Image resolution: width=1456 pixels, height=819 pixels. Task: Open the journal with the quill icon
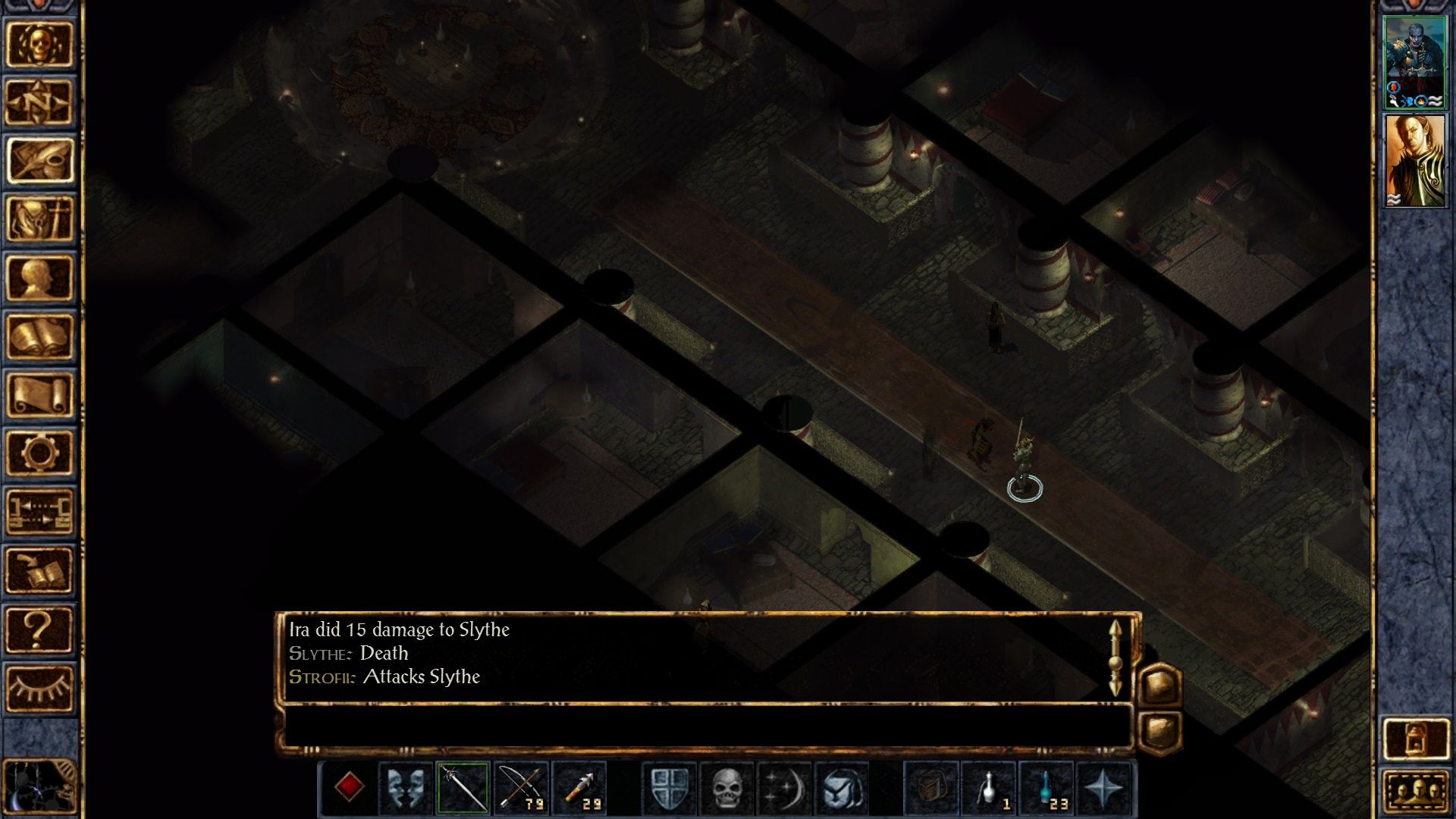pos(39,160)
